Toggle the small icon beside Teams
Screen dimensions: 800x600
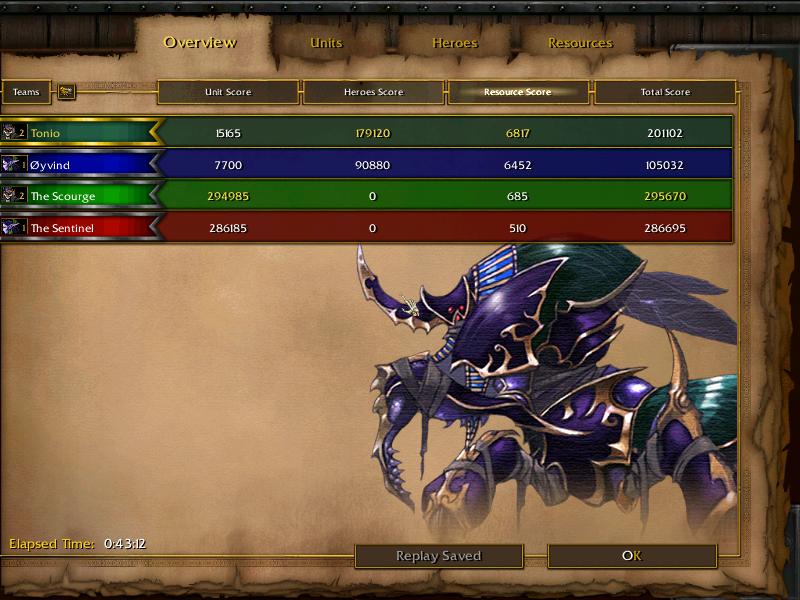(66, 92)
